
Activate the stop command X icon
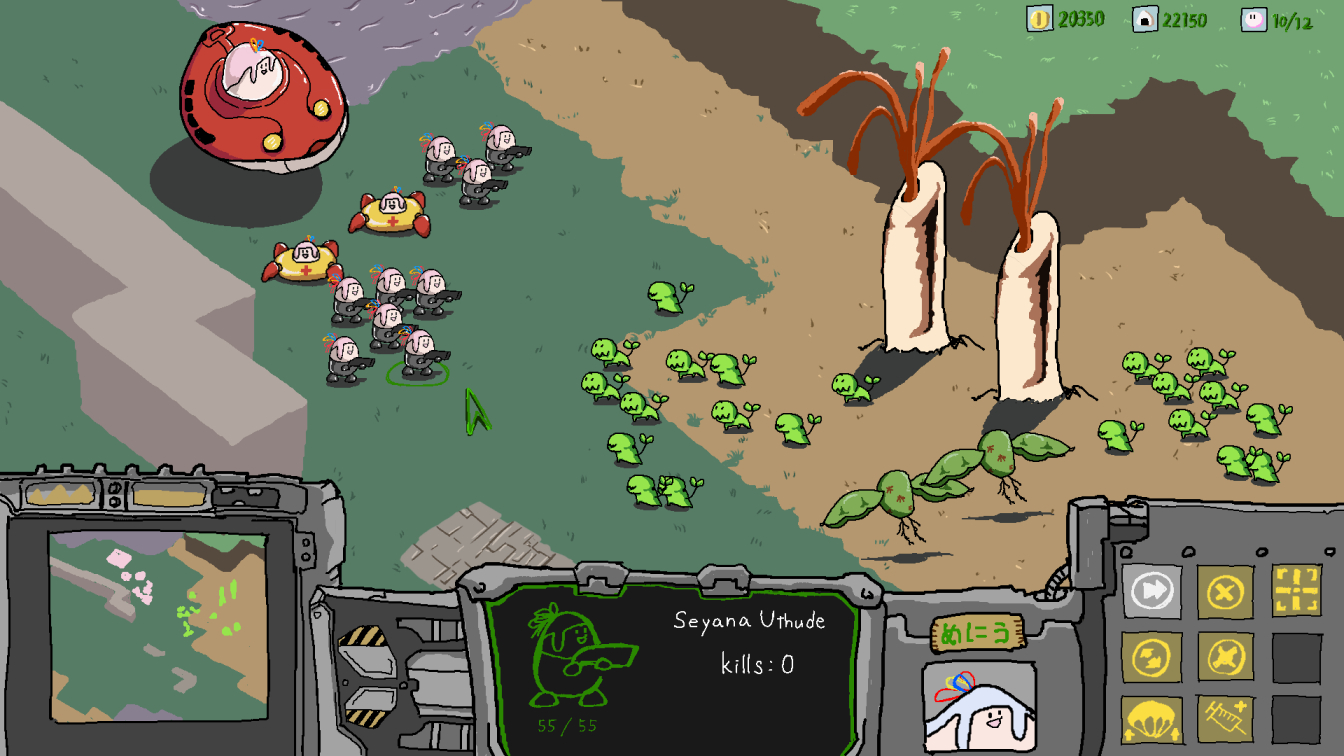click(x=1225, y=592)
